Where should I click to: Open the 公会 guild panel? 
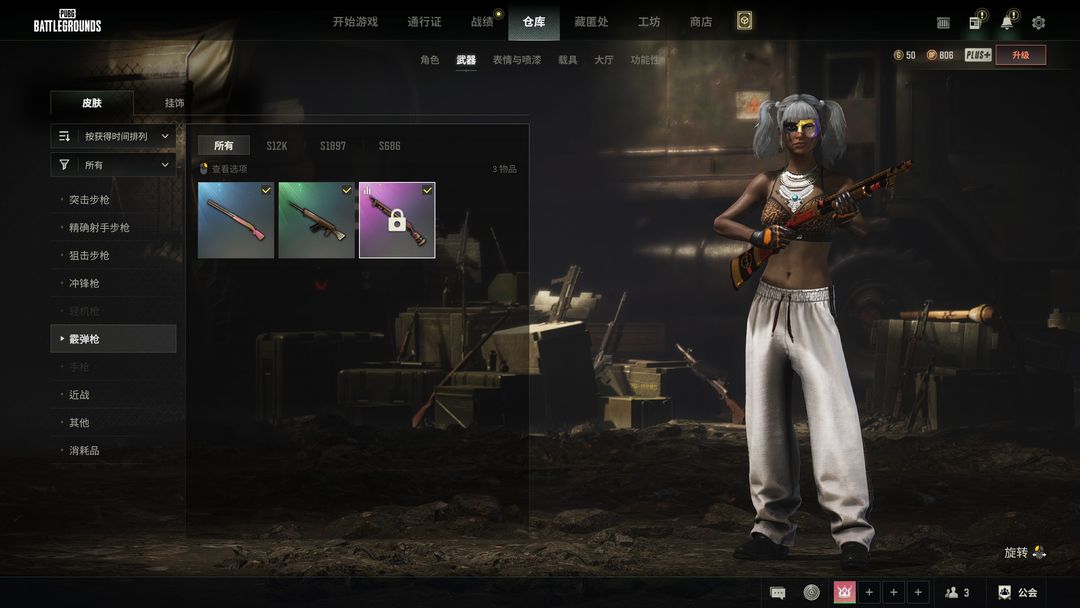[x=1018, y=593]
